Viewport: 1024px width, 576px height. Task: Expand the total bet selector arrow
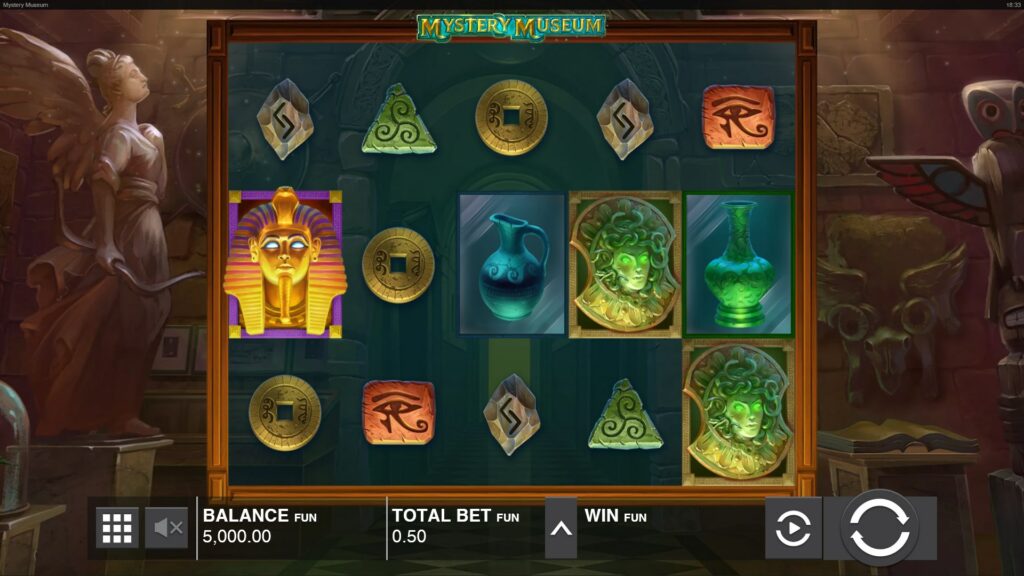click(x=561, y=527)
